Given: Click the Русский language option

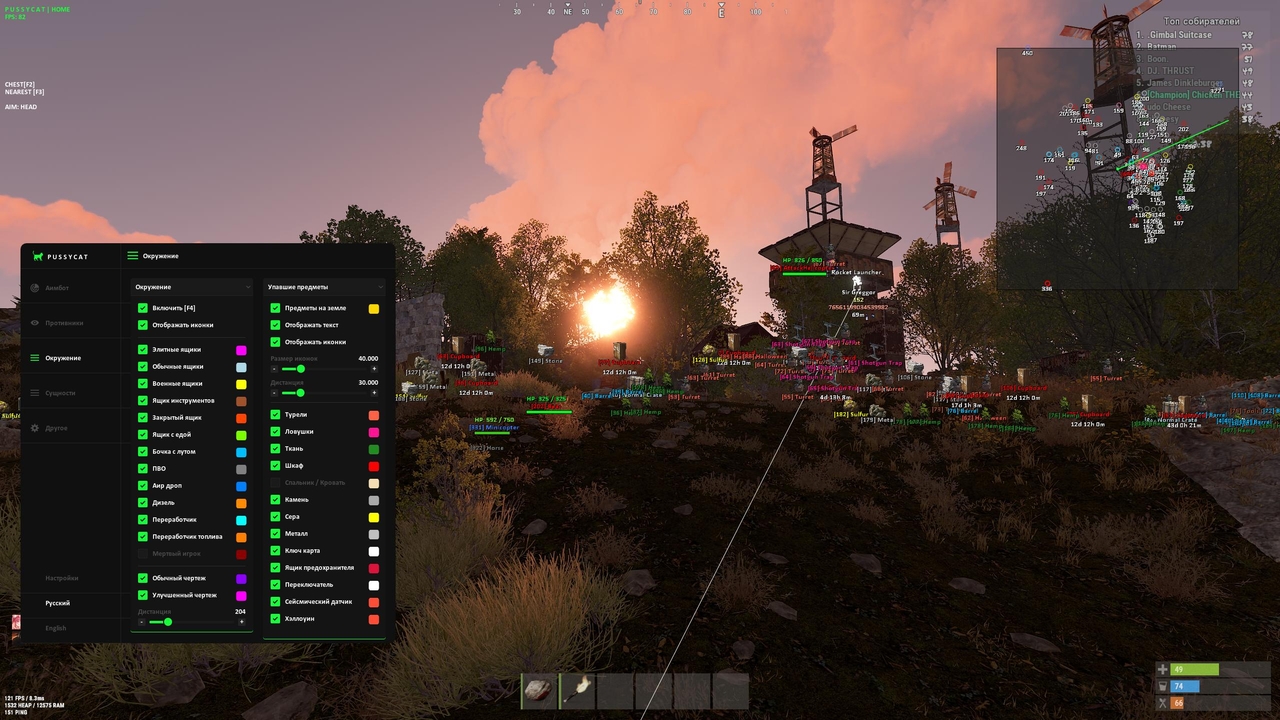Looking at the screenshot, I should (58, 603).
